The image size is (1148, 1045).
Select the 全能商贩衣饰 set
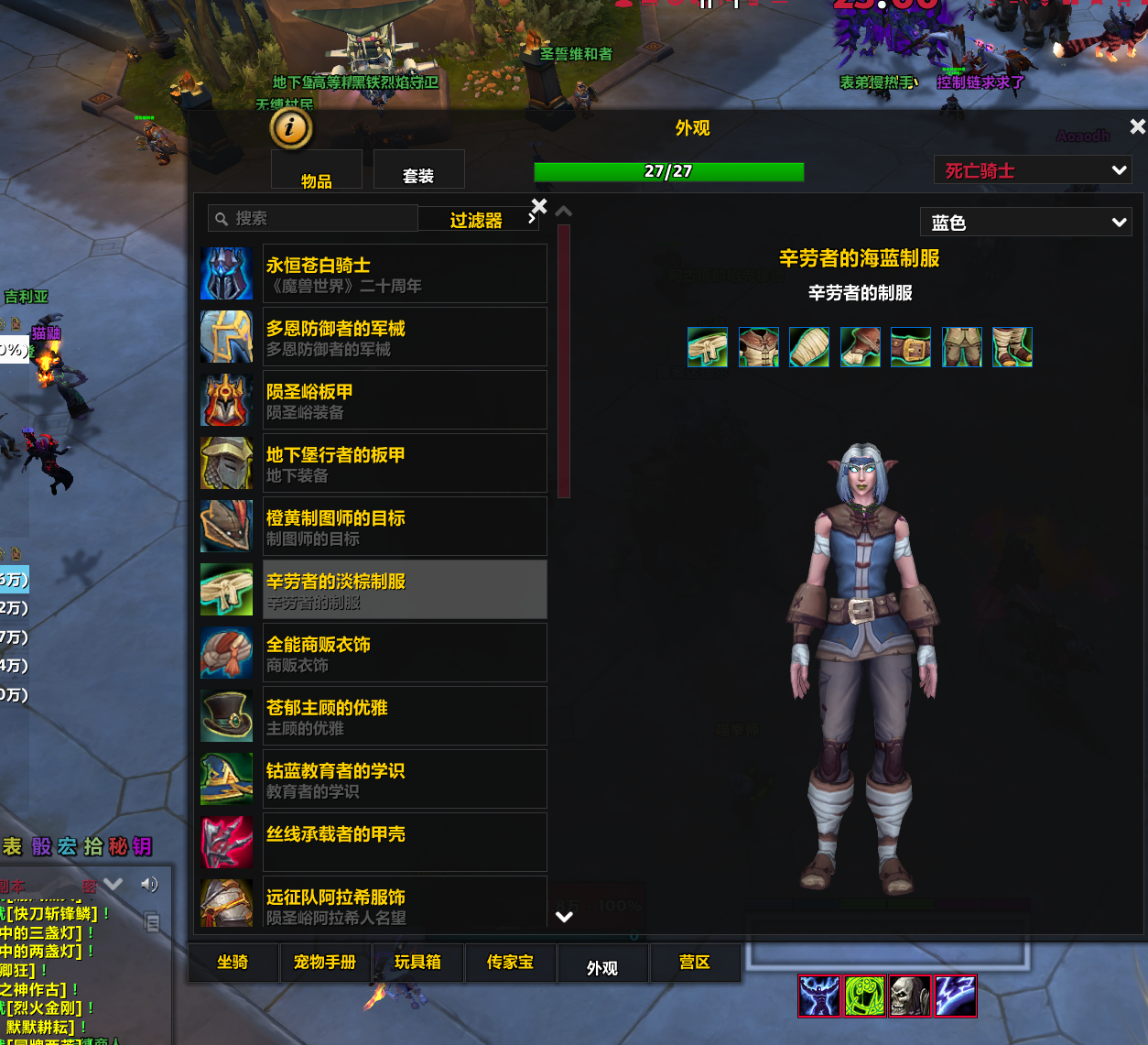[x=404, y=653]
